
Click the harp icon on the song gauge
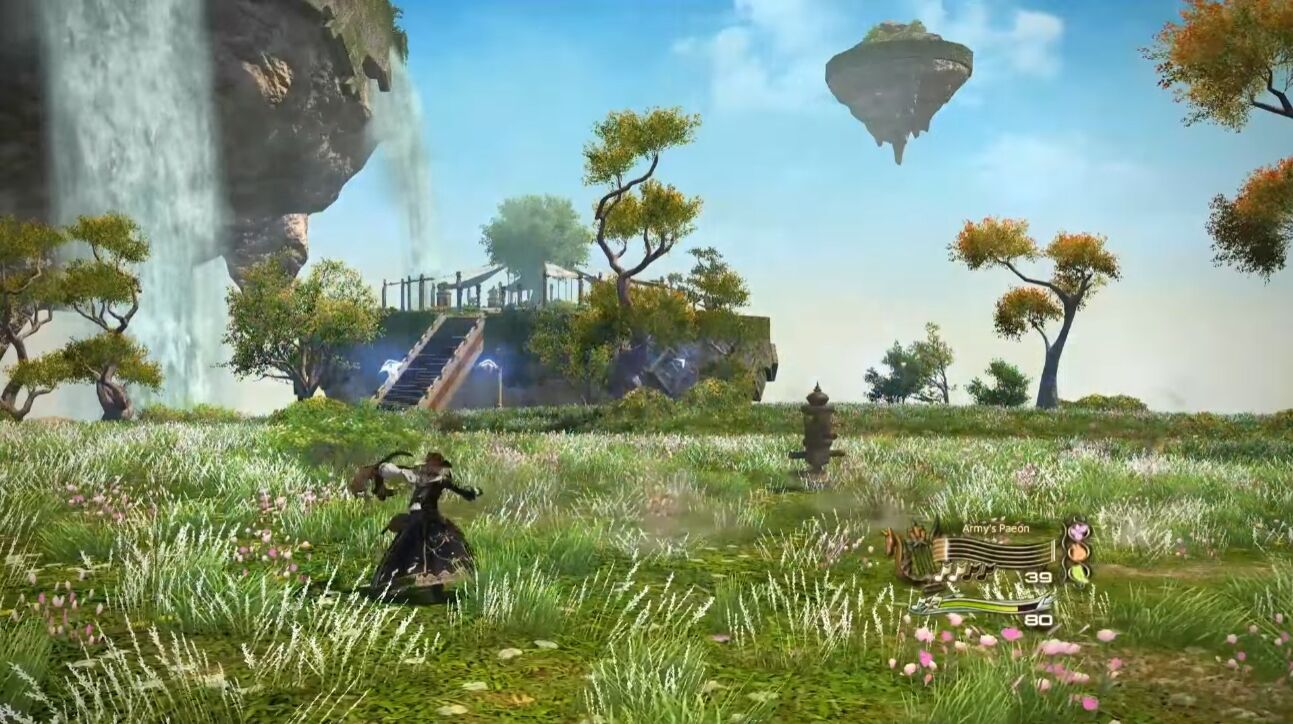918,549
